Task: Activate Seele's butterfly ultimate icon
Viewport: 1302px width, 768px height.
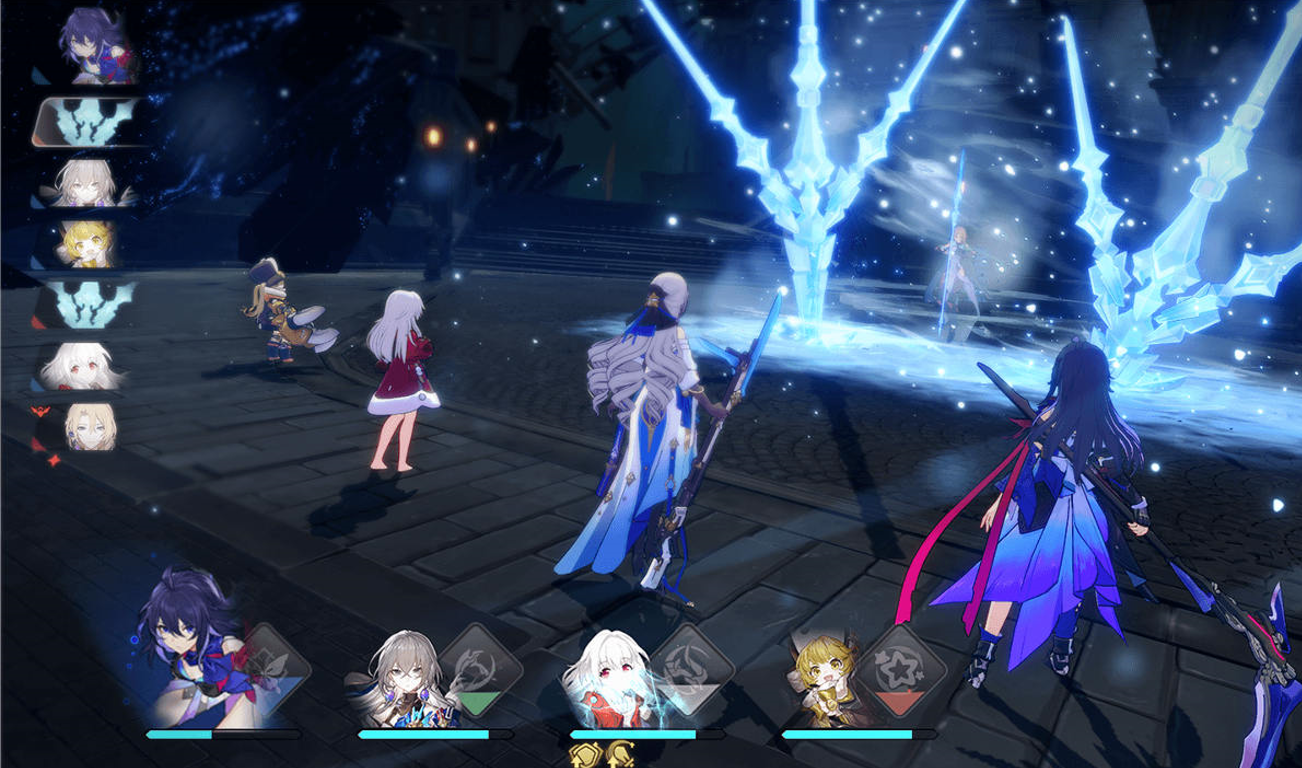Action: [x=272, y=667]
